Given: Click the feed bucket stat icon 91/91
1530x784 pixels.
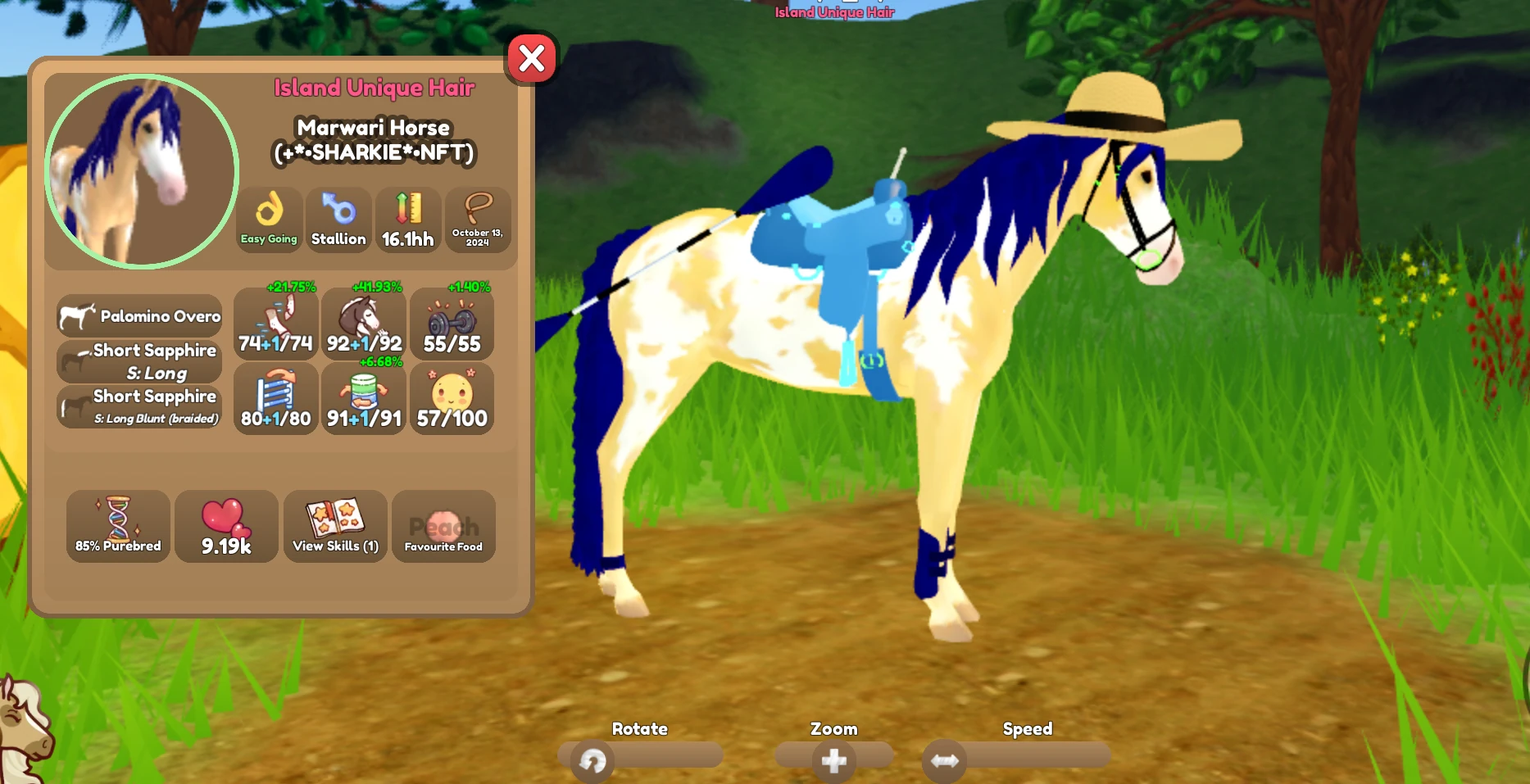Looking at the screenshot, I should (364, 399).
